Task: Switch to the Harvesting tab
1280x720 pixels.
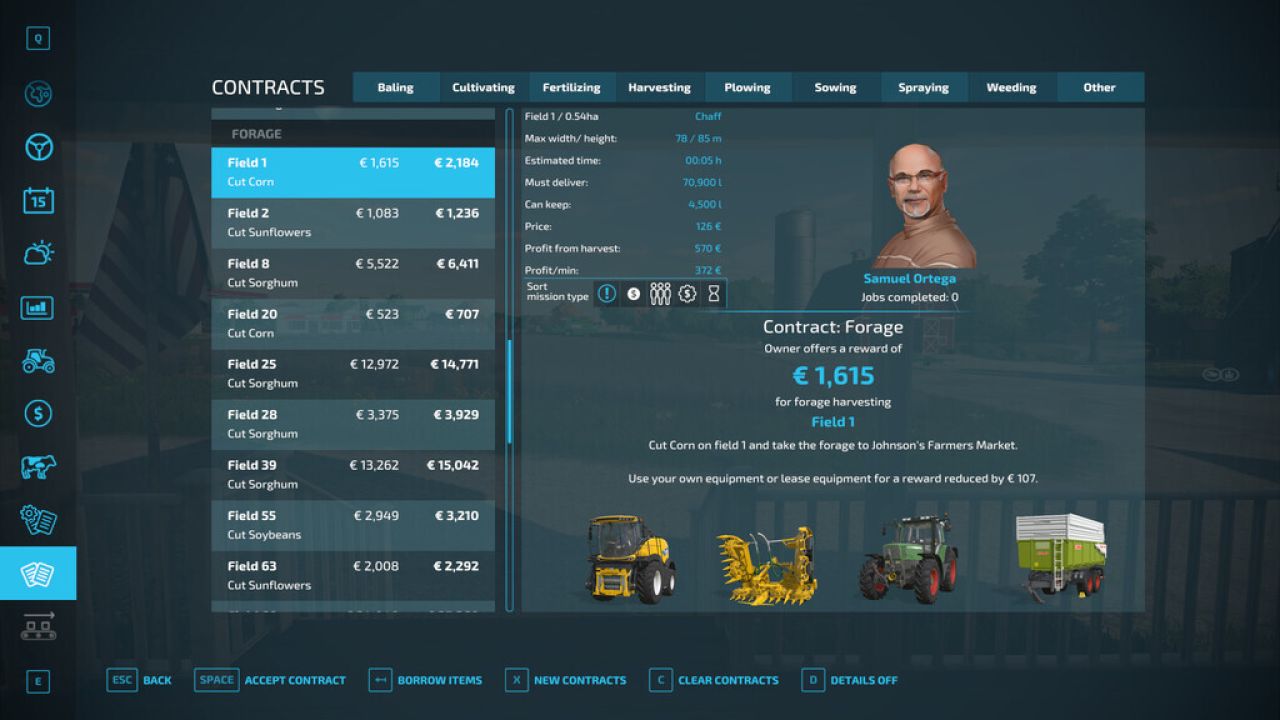Action: pos(659,87)
